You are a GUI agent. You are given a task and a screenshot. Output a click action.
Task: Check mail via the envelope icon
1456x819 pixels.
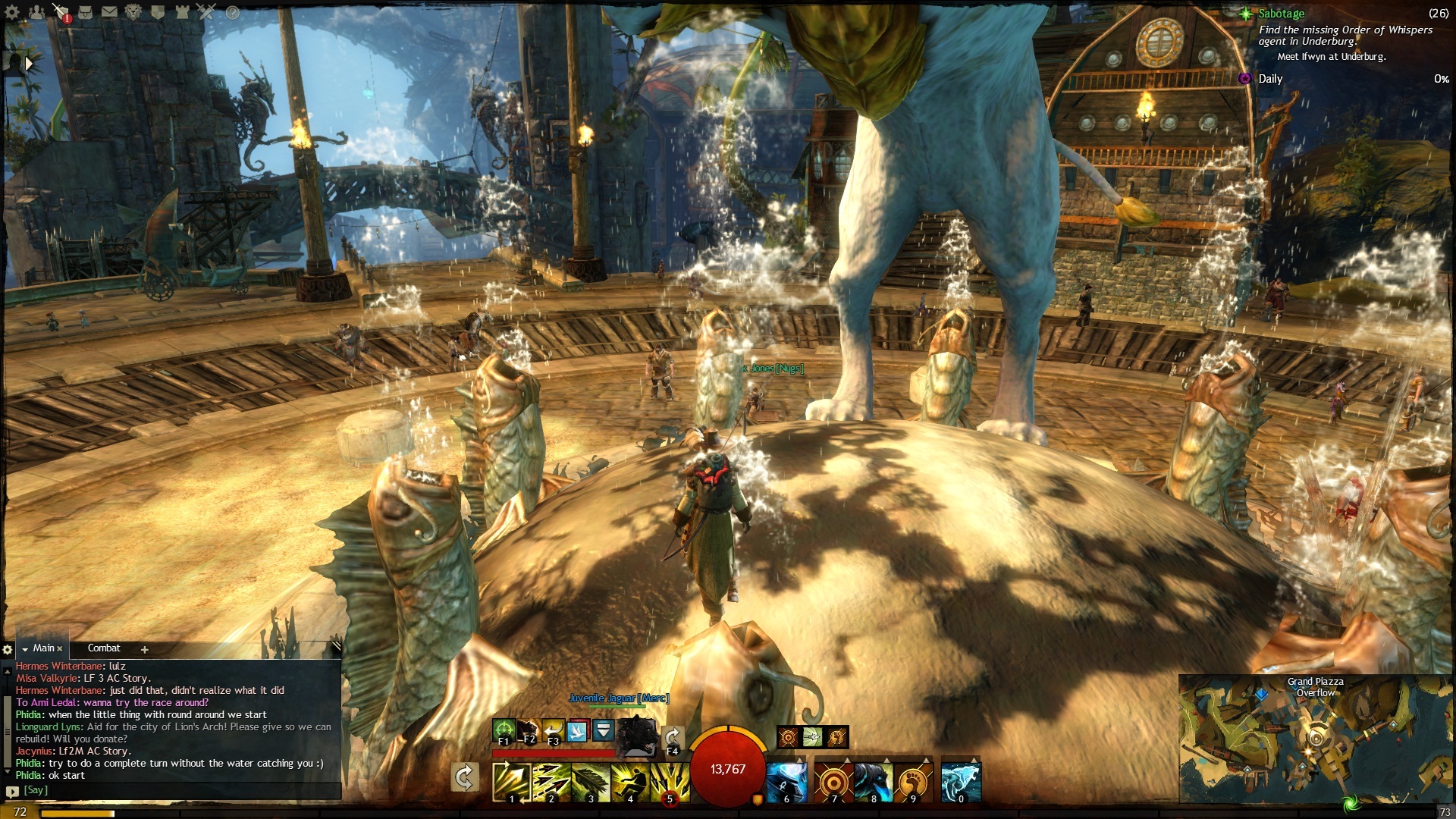[x=109, y=12]
